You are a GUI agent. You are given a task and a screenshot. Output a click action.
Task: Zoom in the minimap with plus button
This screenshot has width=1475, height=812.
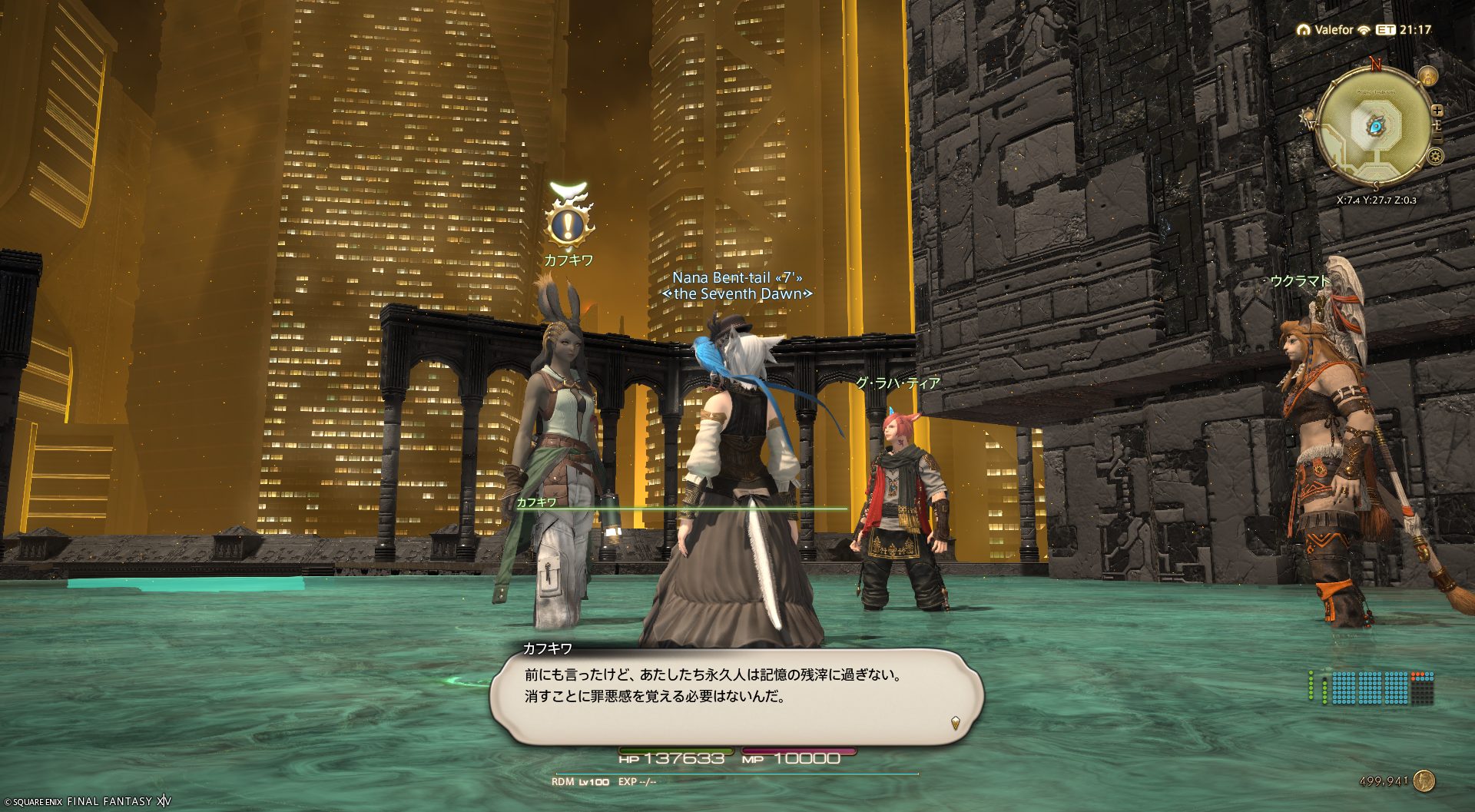click(x=1437, y=111)
